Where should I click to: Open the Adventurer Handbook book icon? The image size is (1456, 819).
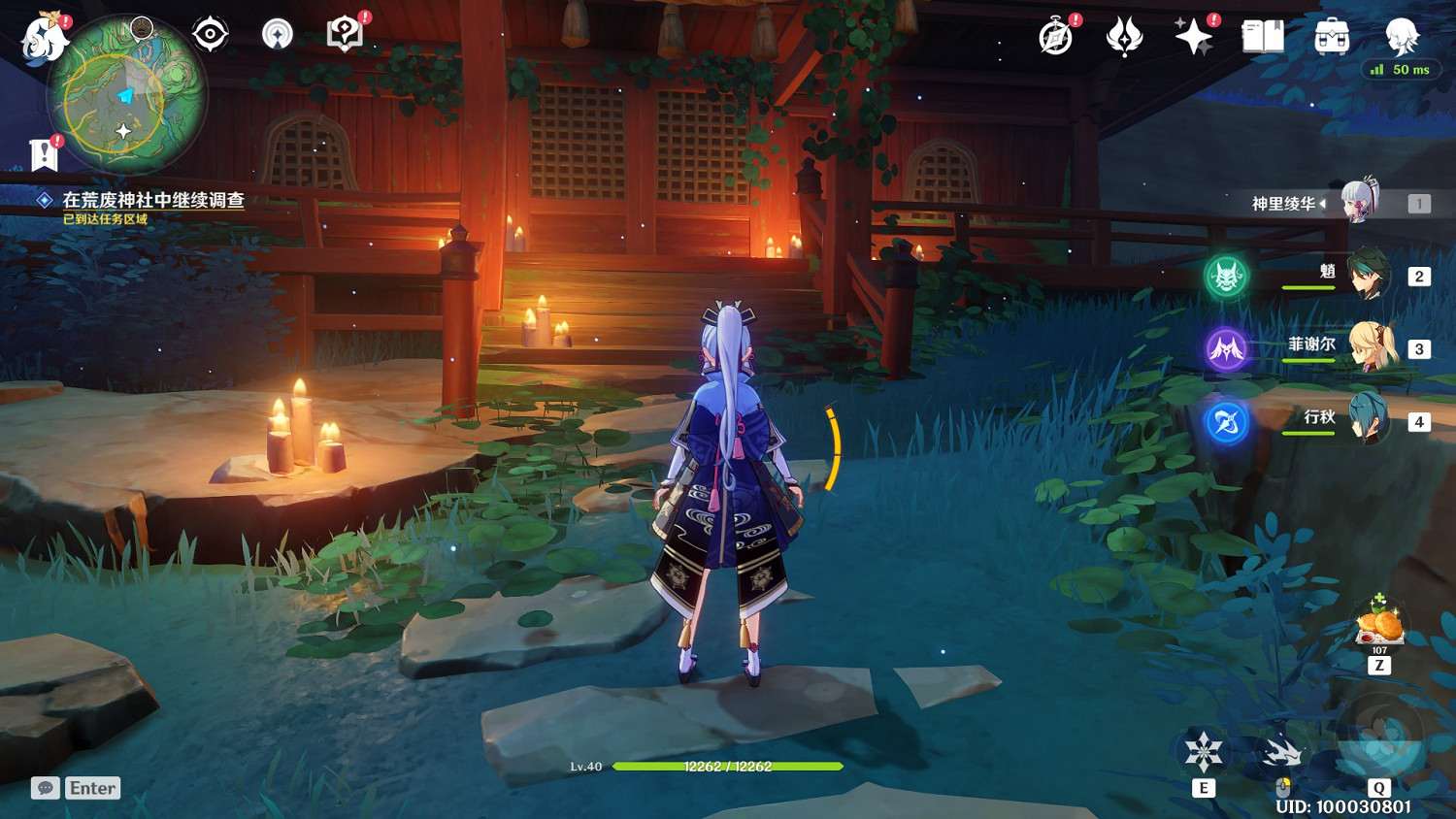(x=1261, y=37)
